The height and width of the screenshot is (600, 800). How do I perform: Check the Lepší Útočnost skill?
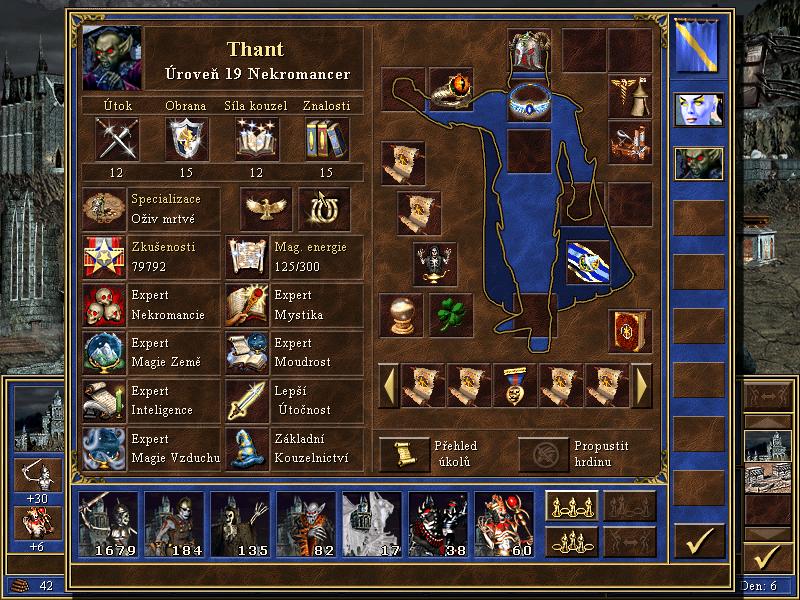tap(247, 400)
